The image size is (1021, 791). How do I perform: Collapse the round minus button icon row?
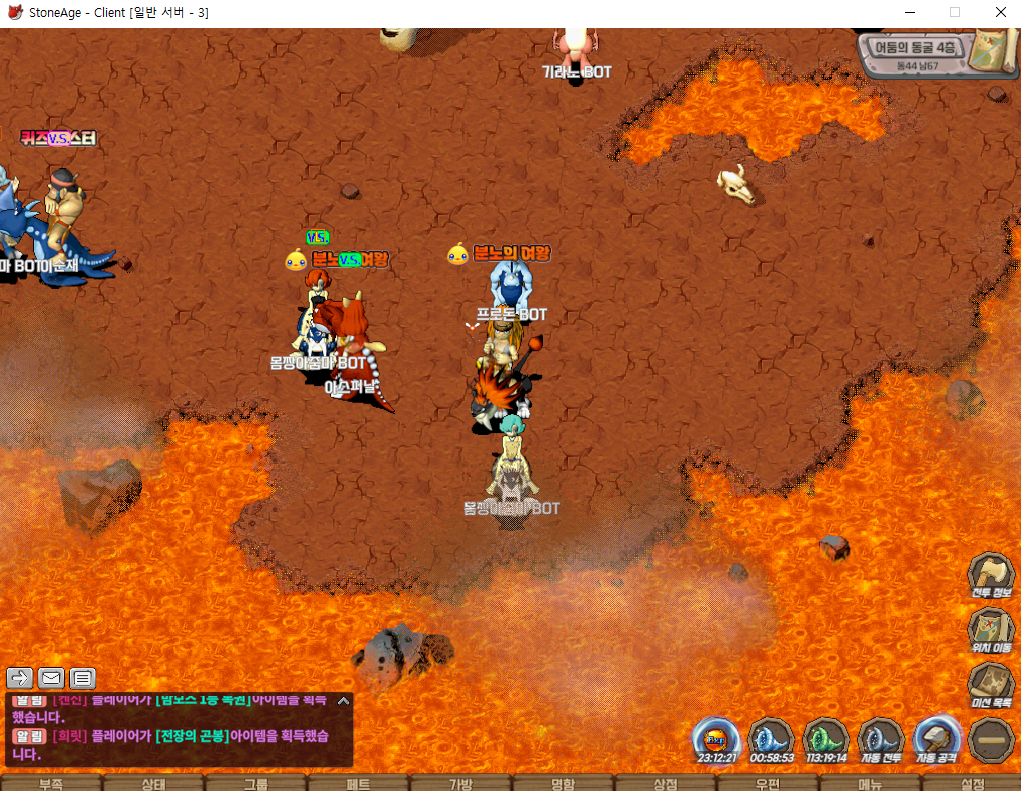coord(991,740)
